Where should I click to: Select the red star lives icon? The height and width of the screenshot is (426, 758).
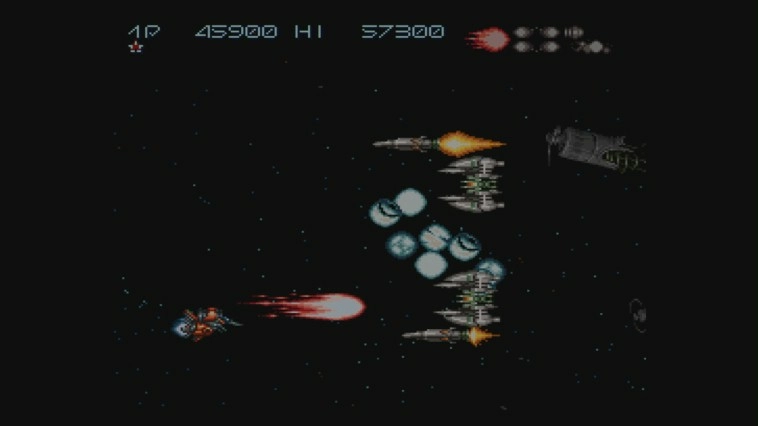[137, 47]
